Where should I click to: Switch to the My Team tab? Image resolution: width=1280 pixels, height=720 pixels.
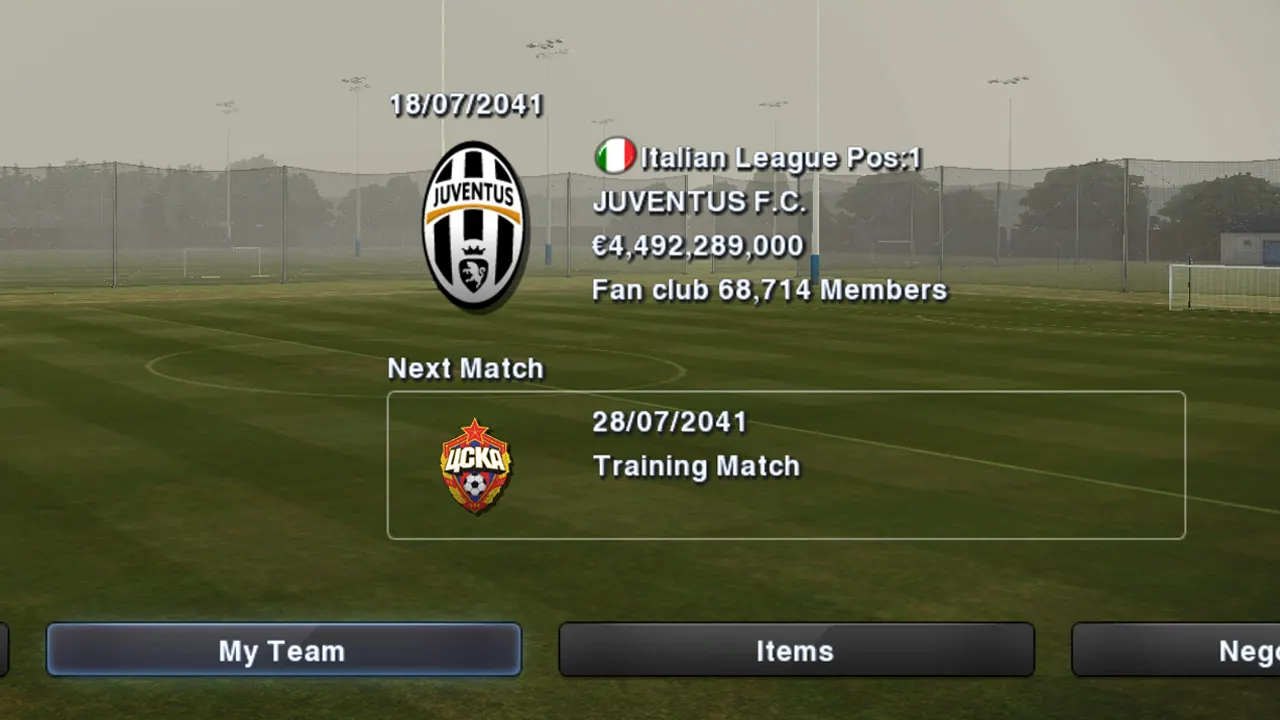point(282,651)
